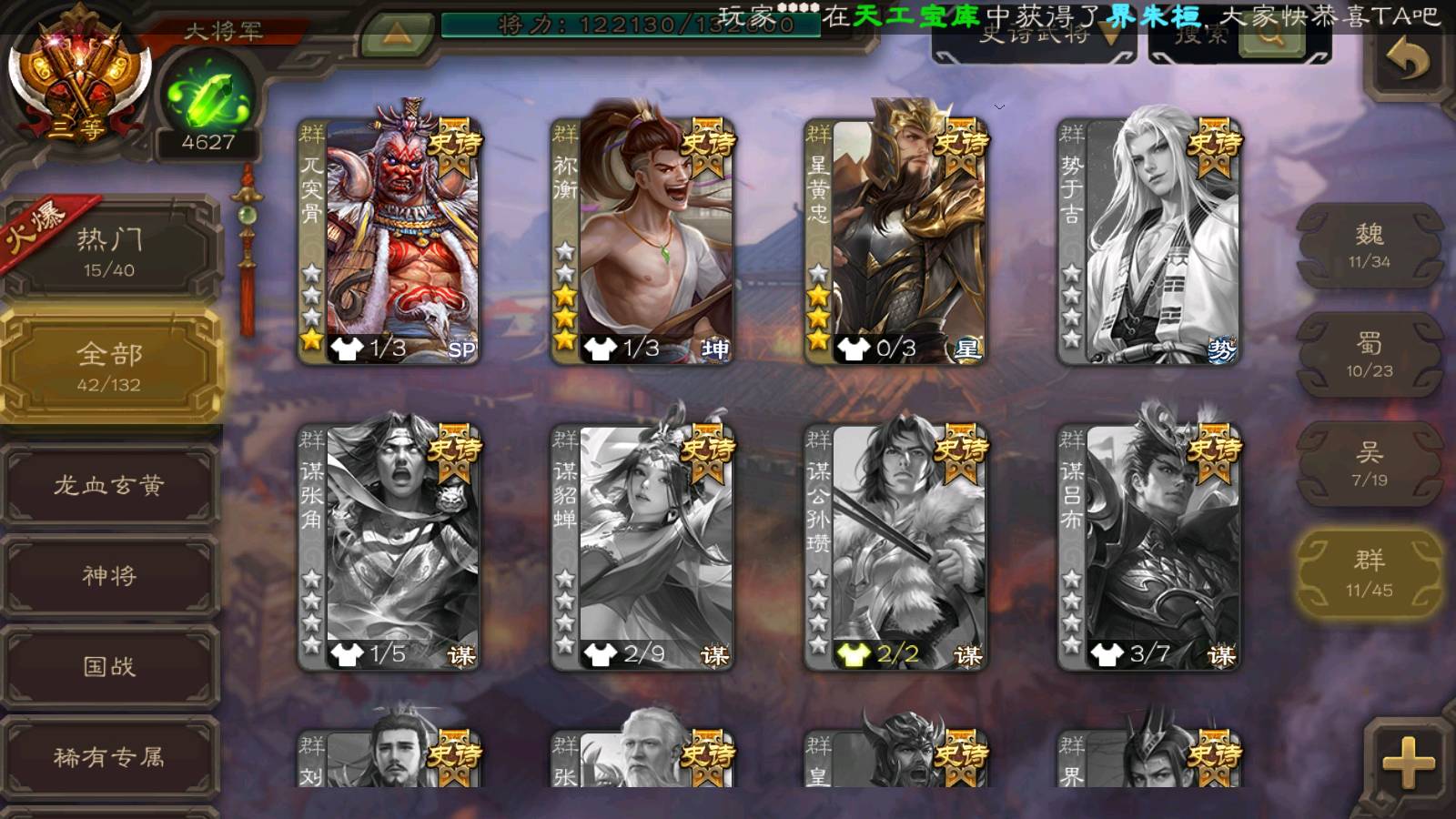Image resolution: width=1456 pixels, height=819 pixels.
Task: Select the 谋吕布 hero card
Action: tap(1149, 547)
